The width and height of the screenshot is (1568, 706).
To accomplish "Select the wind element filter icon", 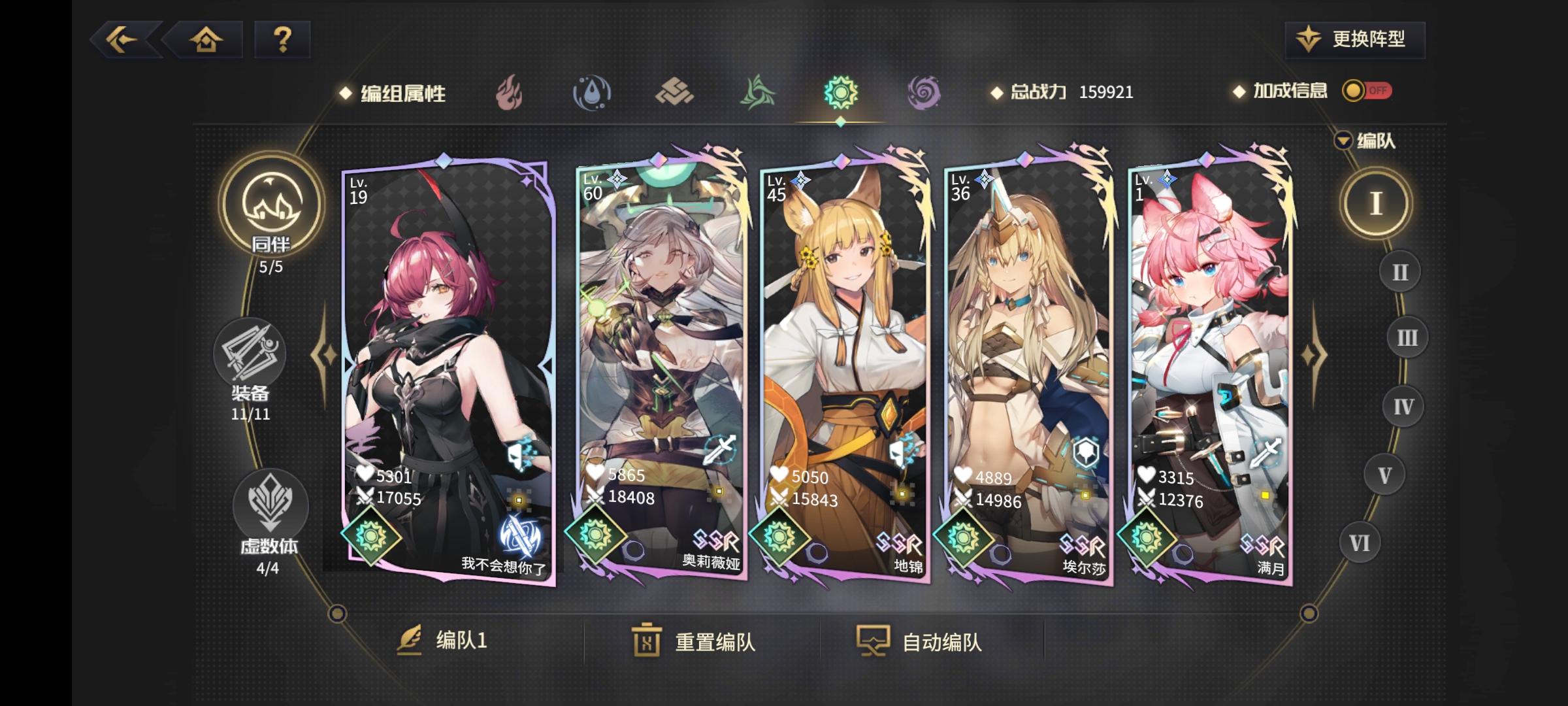I will pos(758,93).
